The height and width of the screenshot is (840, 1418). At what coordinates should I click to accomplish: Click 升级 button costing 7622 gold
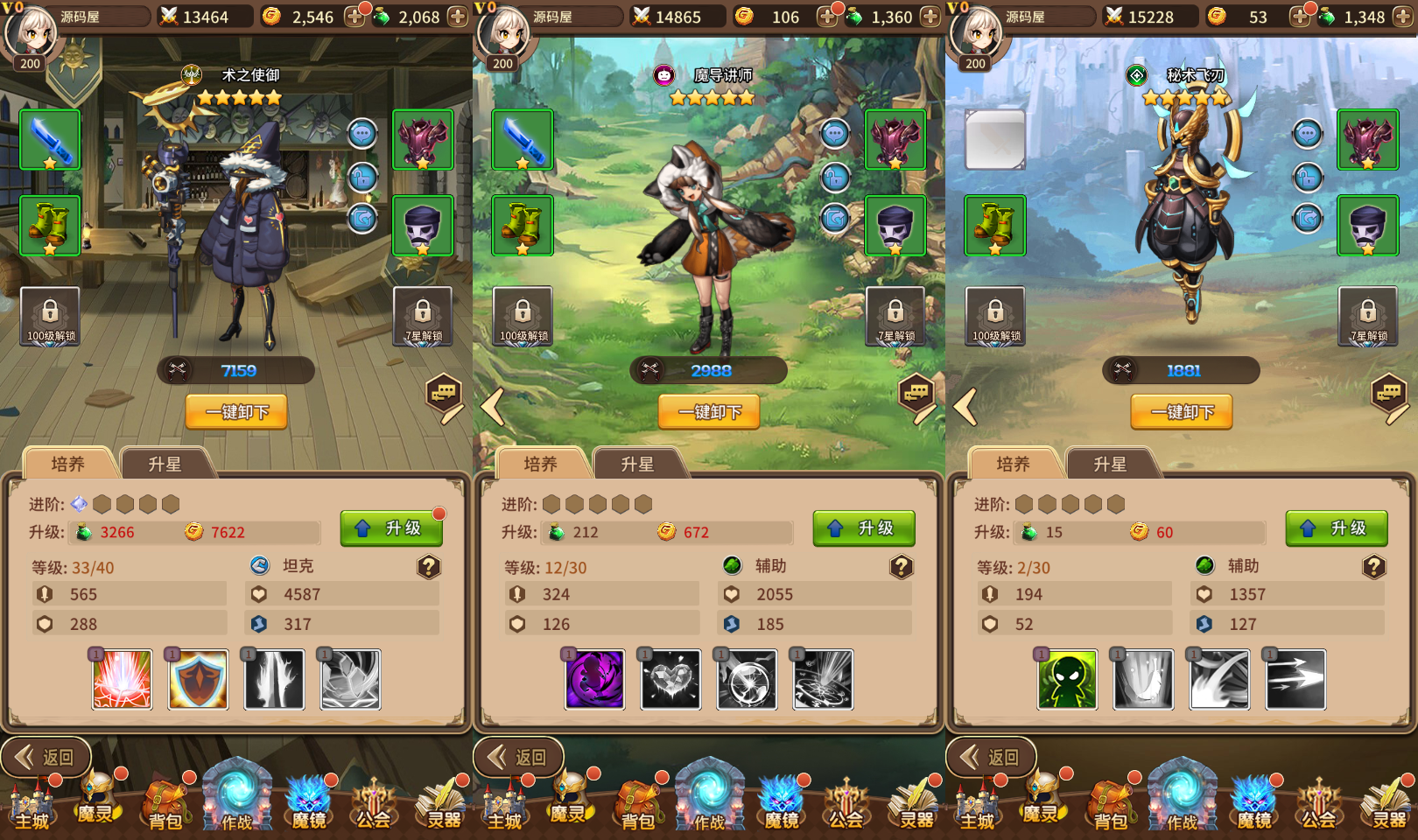click(x=390, y=528)
